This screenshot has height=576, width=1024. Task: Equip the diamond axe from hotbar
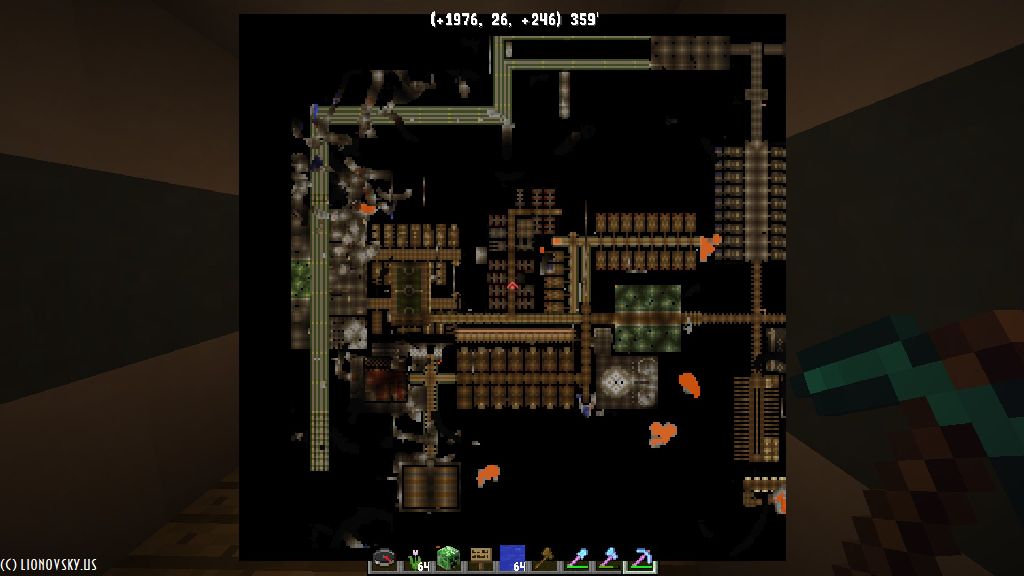[608, 558]
